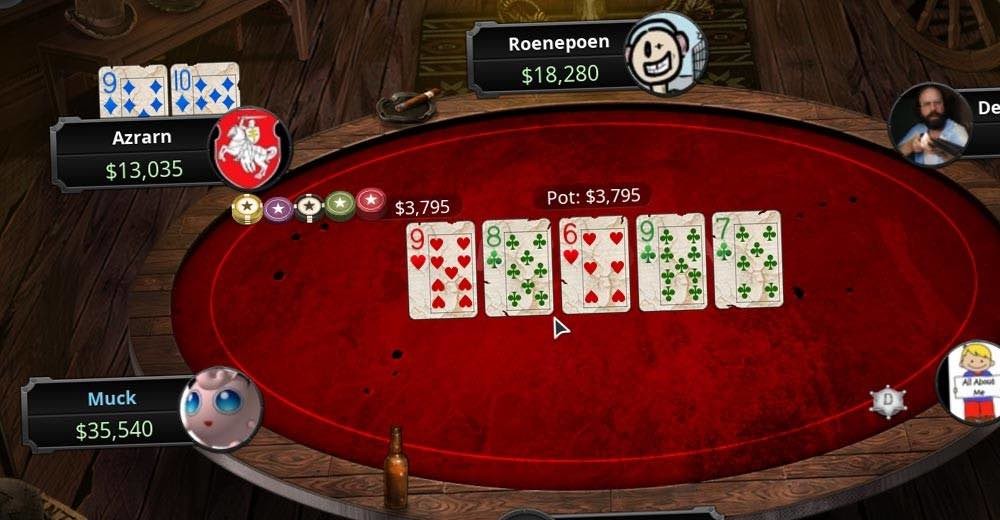Click the nine of hearts board card
Screen dimensions: 1000x520
click(x=442, y=270)
